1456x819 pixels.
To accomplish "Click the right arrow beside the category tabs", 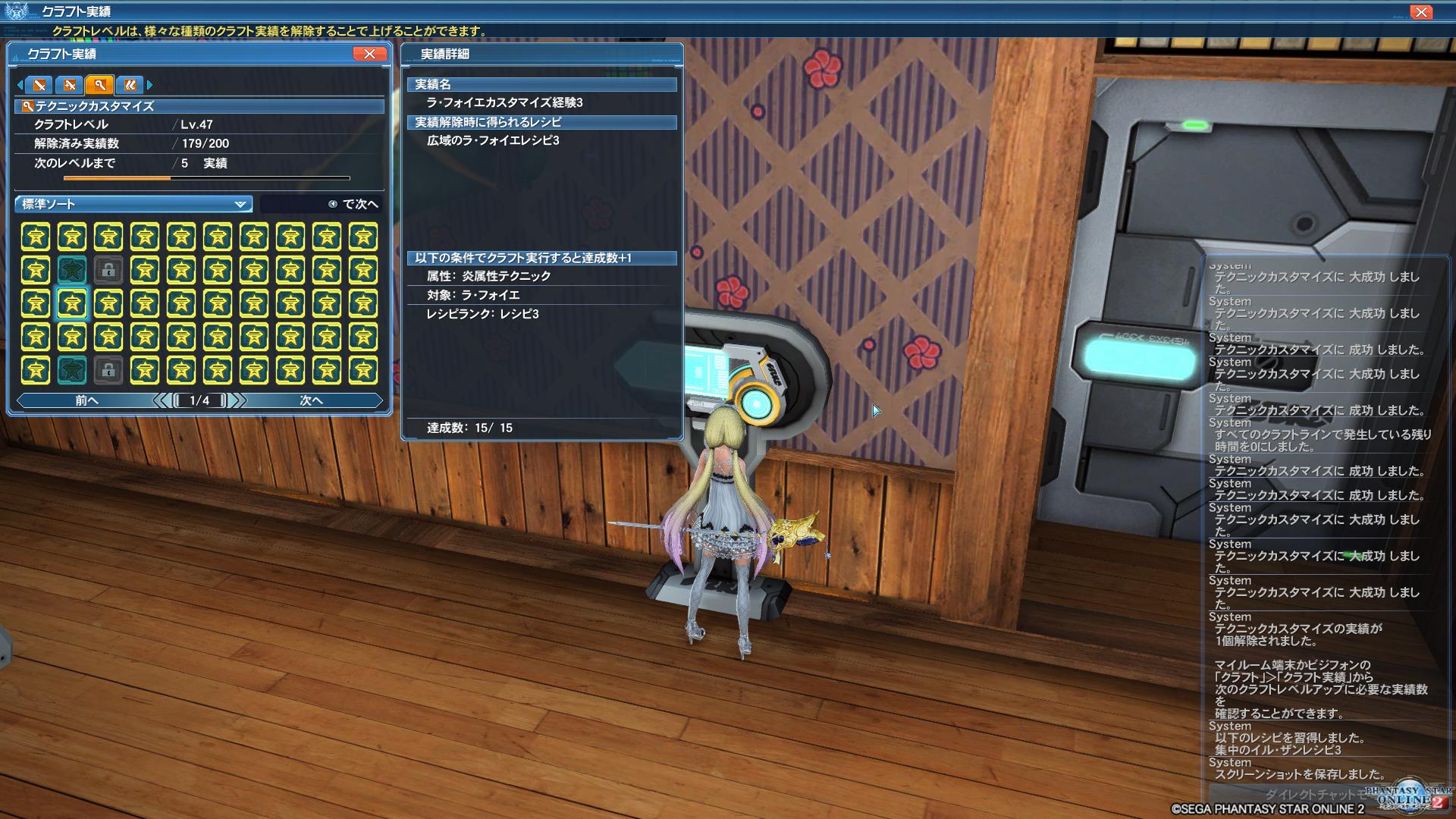I will click(150, 86).
